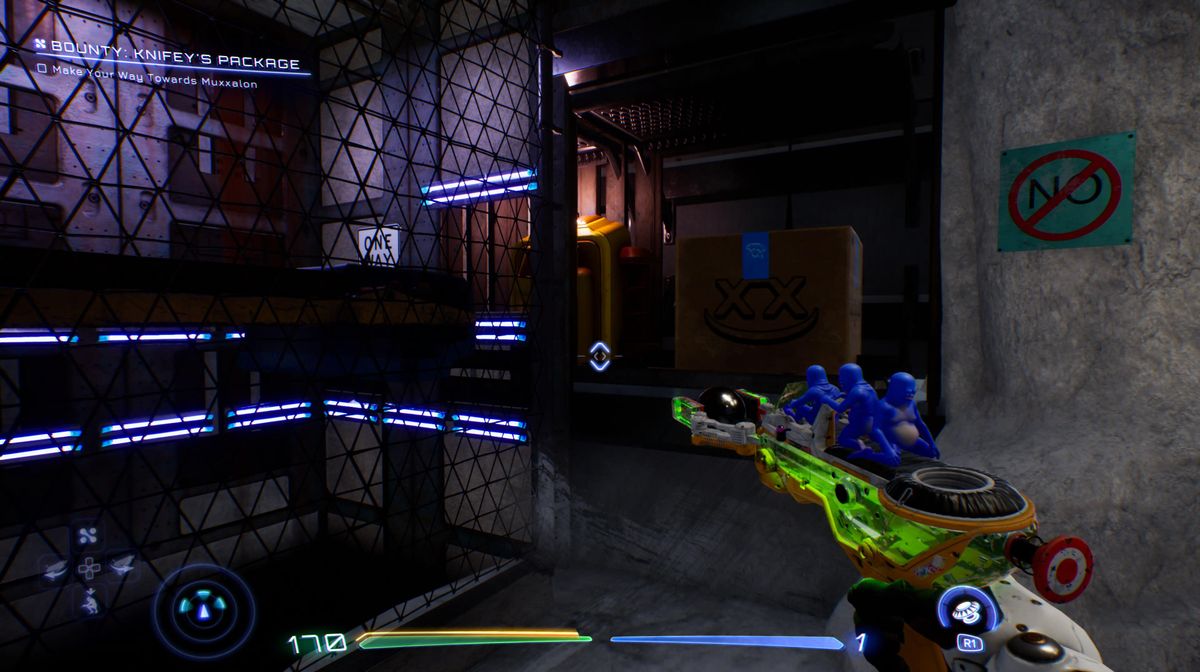Click the right-pointing wing swap icon
The image size is (1200, 672).
122,567
